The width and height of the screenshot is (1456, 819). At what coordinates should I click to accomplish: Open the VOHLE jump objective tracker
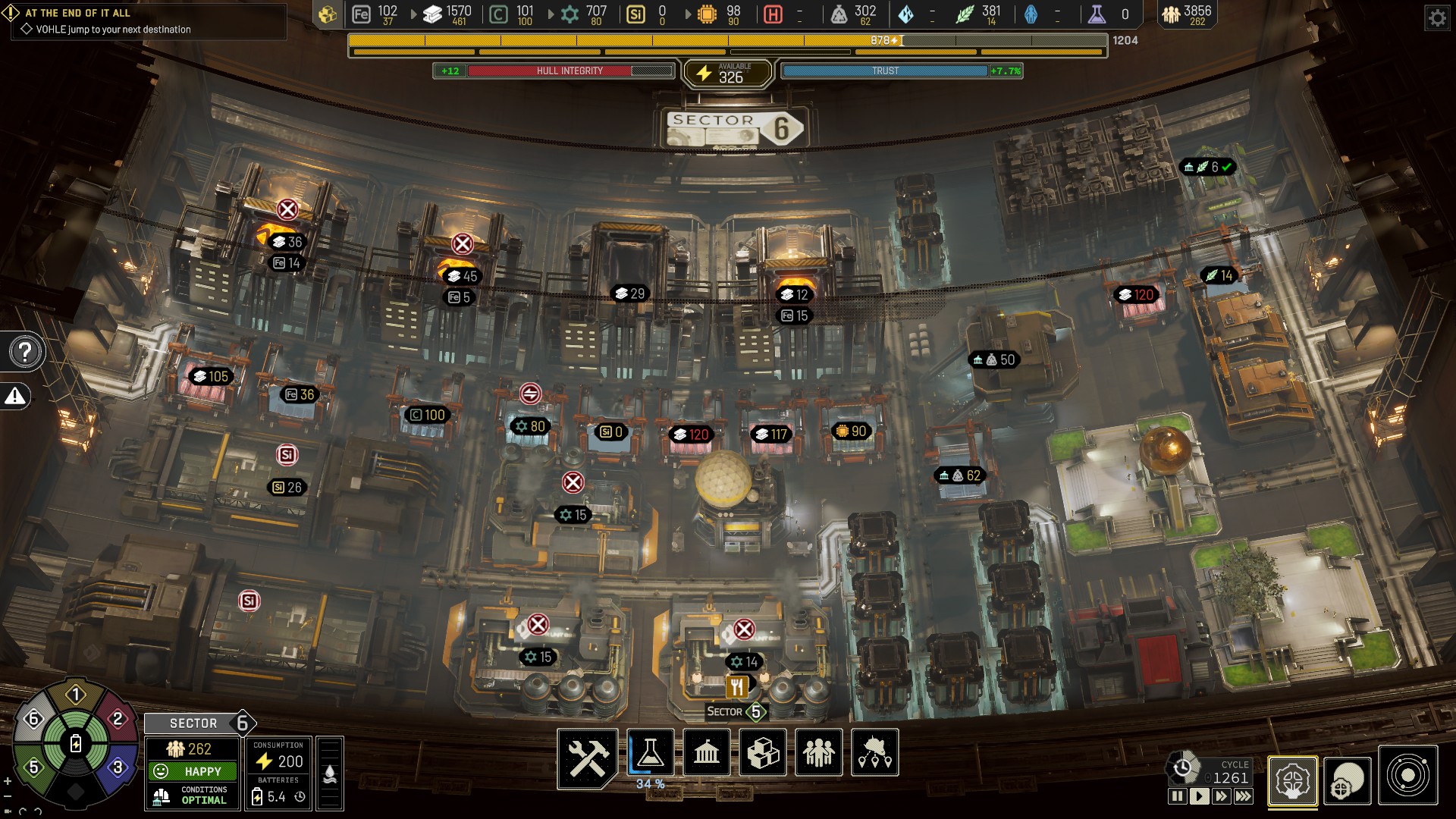(x=113, y=30)
